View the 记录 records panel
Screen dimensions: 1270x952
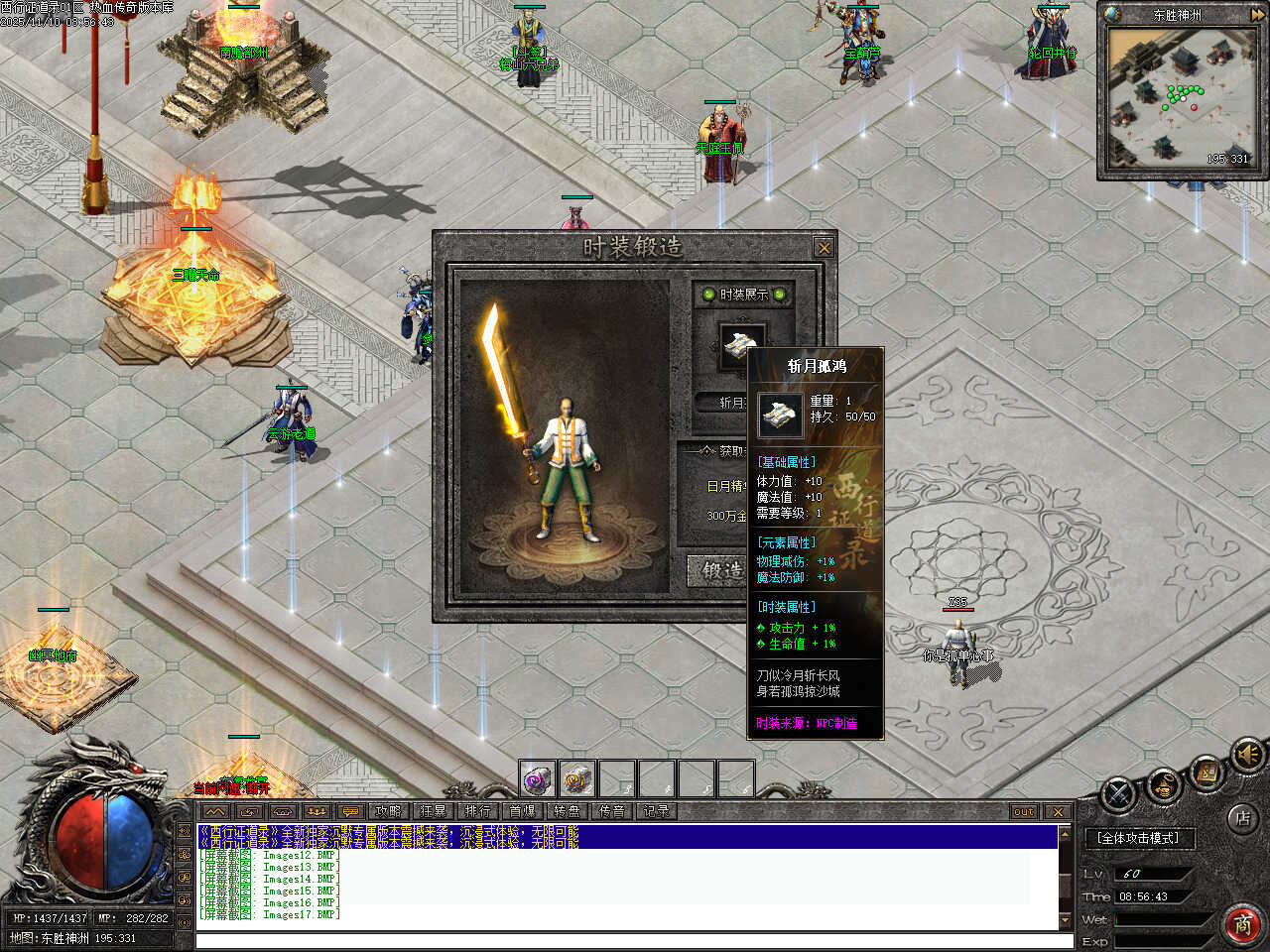click(656, 811)
